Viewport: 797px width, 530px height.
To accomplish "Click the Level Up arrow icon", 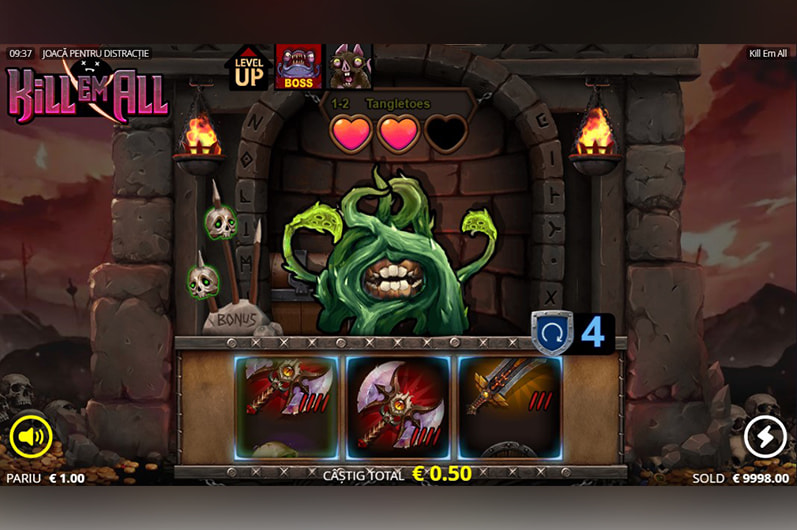I will tap(248, 67).
